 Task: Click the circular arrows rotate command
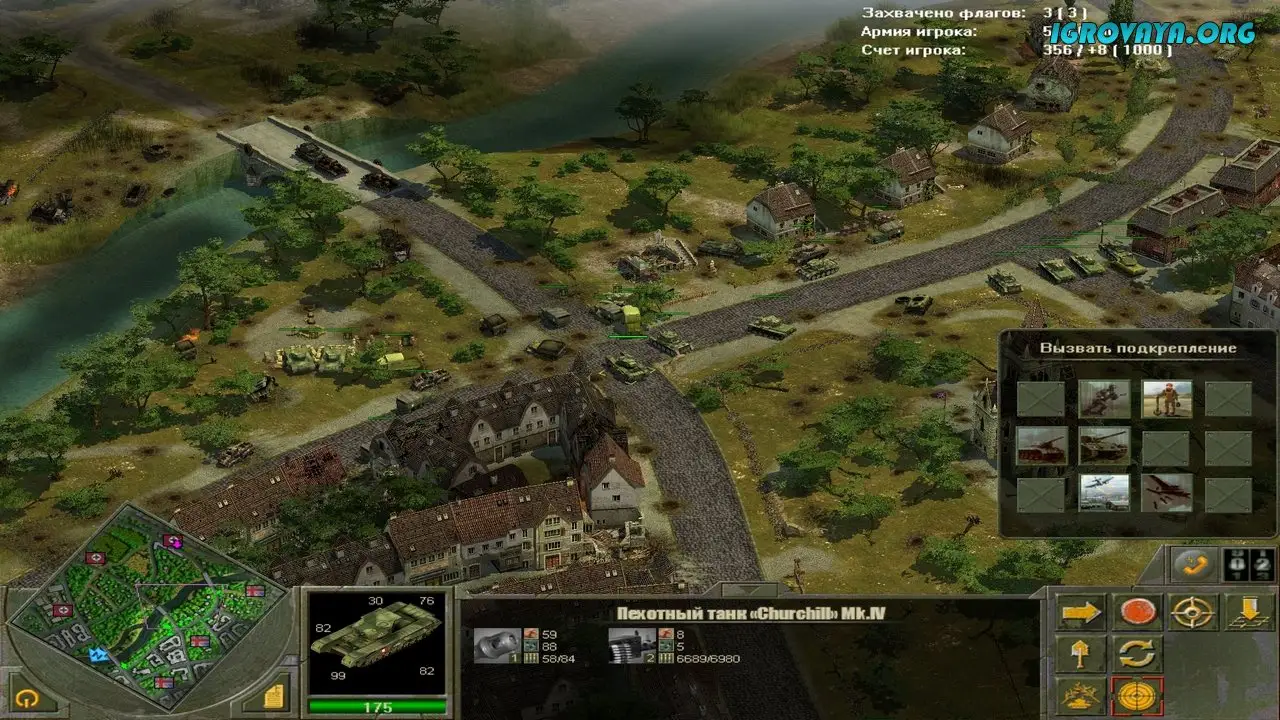point(1137,654)
